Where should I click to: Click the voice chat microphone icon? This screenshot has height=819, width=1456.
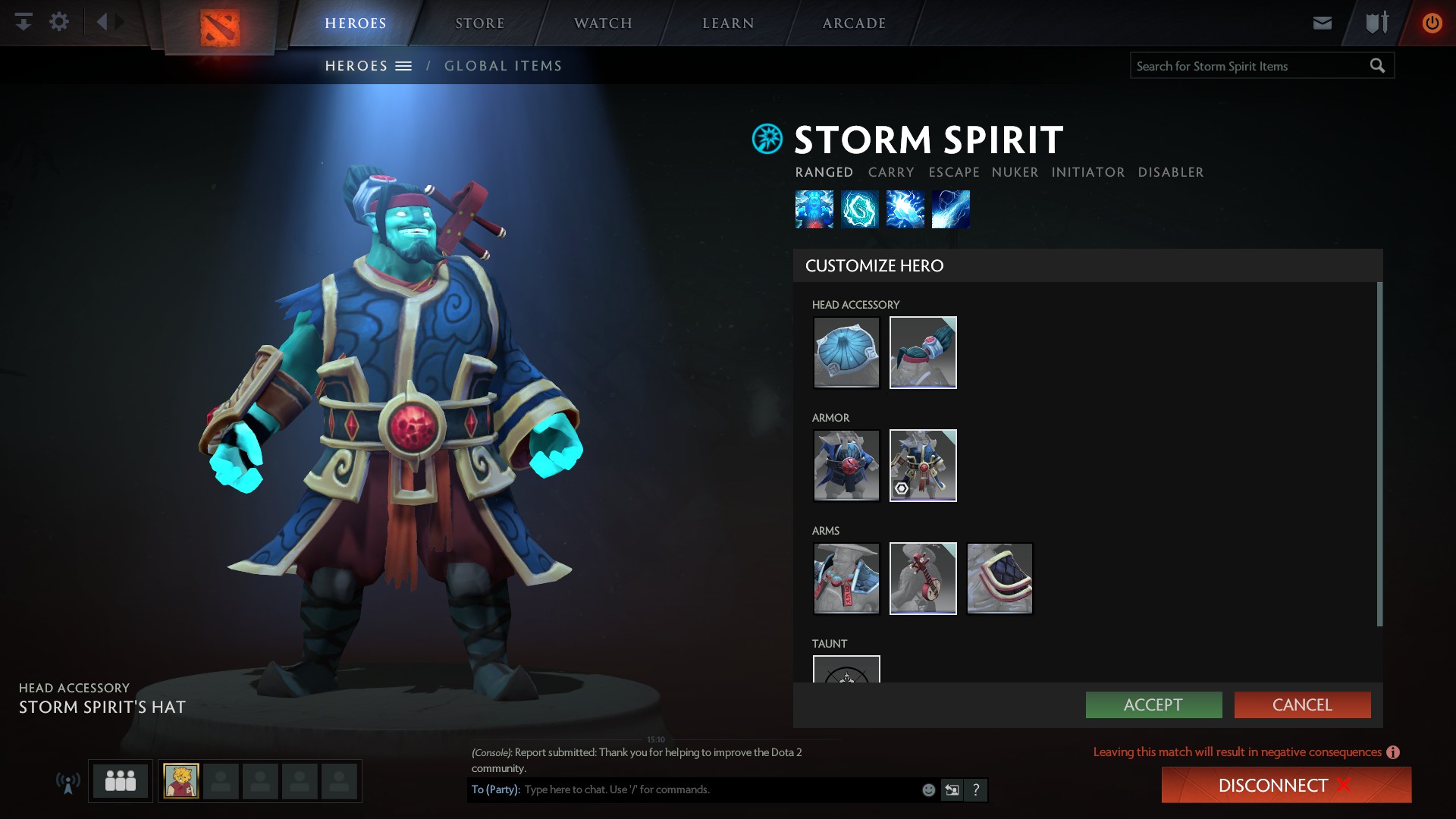coord(68,781)
